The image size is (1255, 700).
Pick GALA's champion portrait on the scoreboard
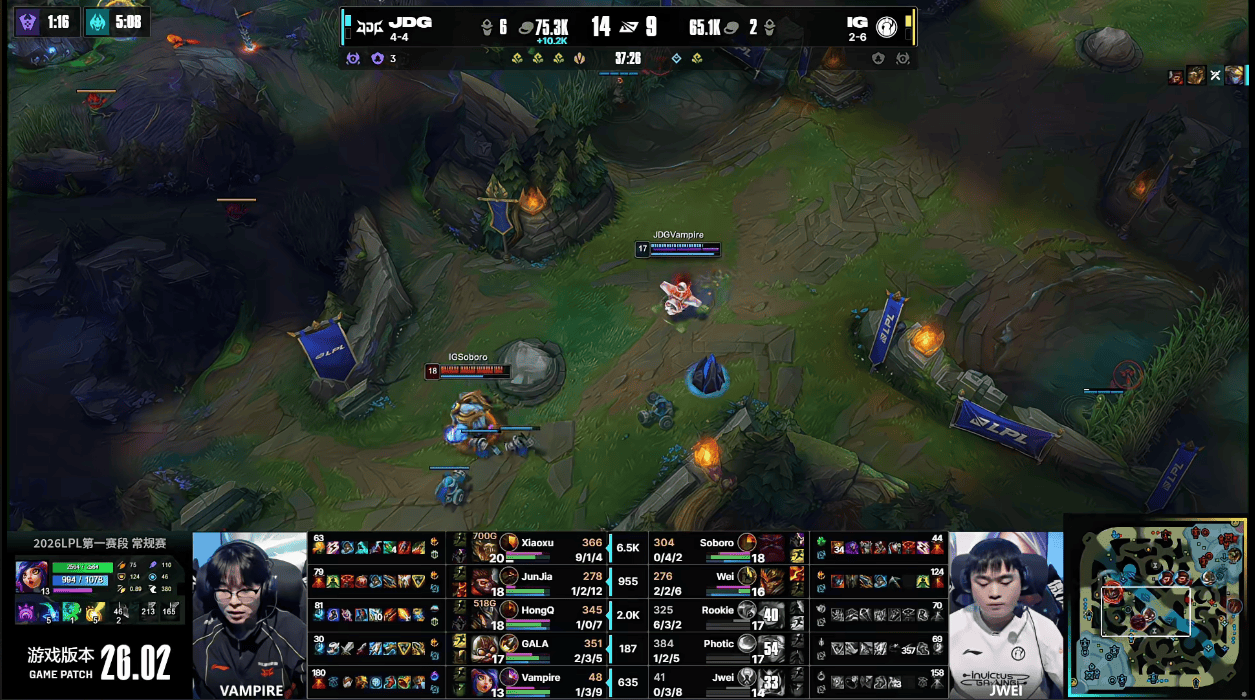click(509, 644)
